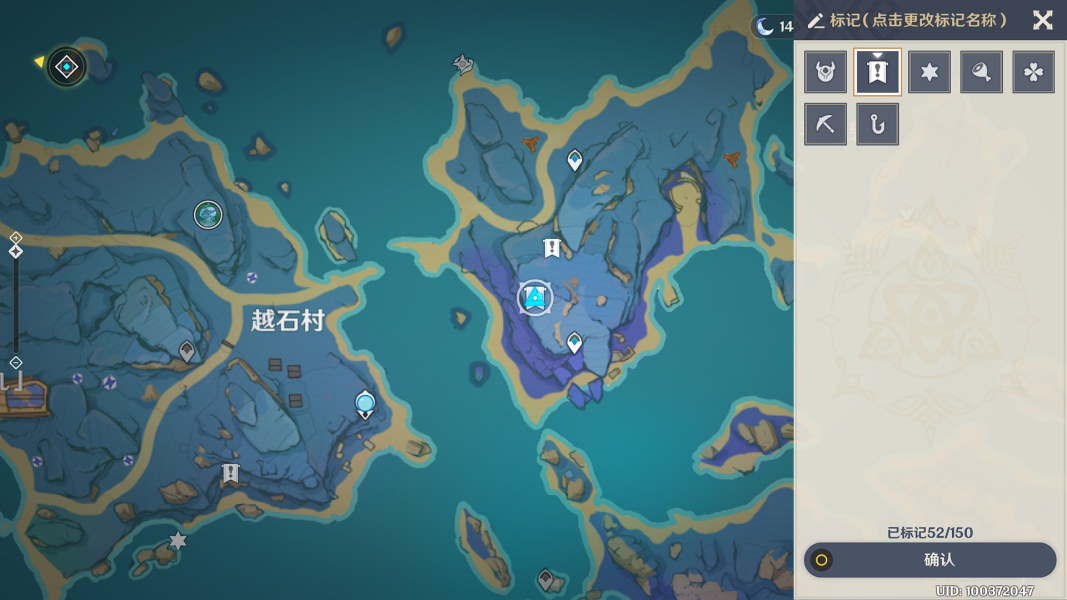Choose the exclamation banner marker icon
Image resolution: width=1067 pixels, height=600 pixels.
click(878, 72)
